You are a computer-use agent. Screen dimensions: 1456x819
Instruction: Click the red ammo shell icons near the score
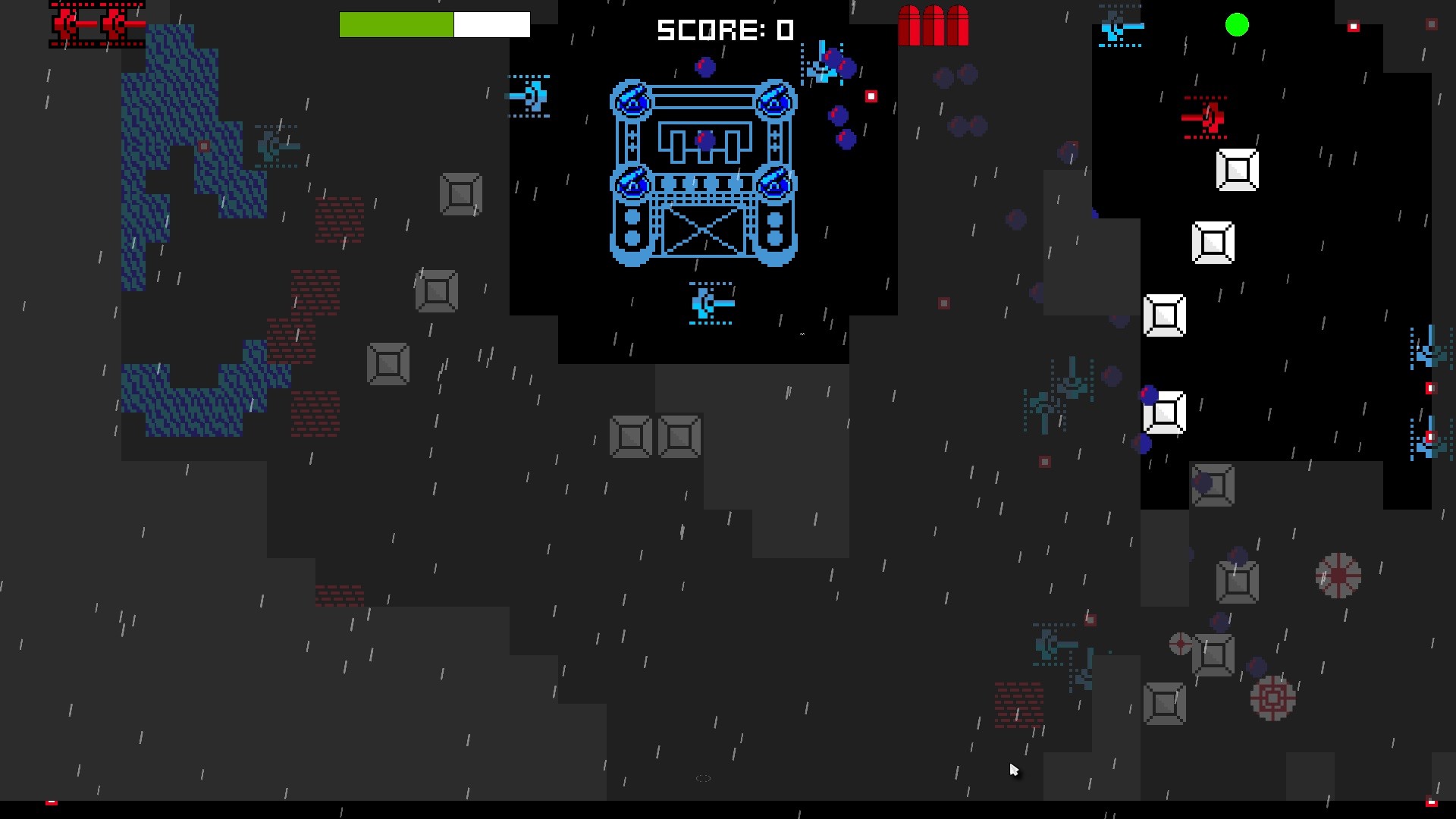click(x=934, y=27)
